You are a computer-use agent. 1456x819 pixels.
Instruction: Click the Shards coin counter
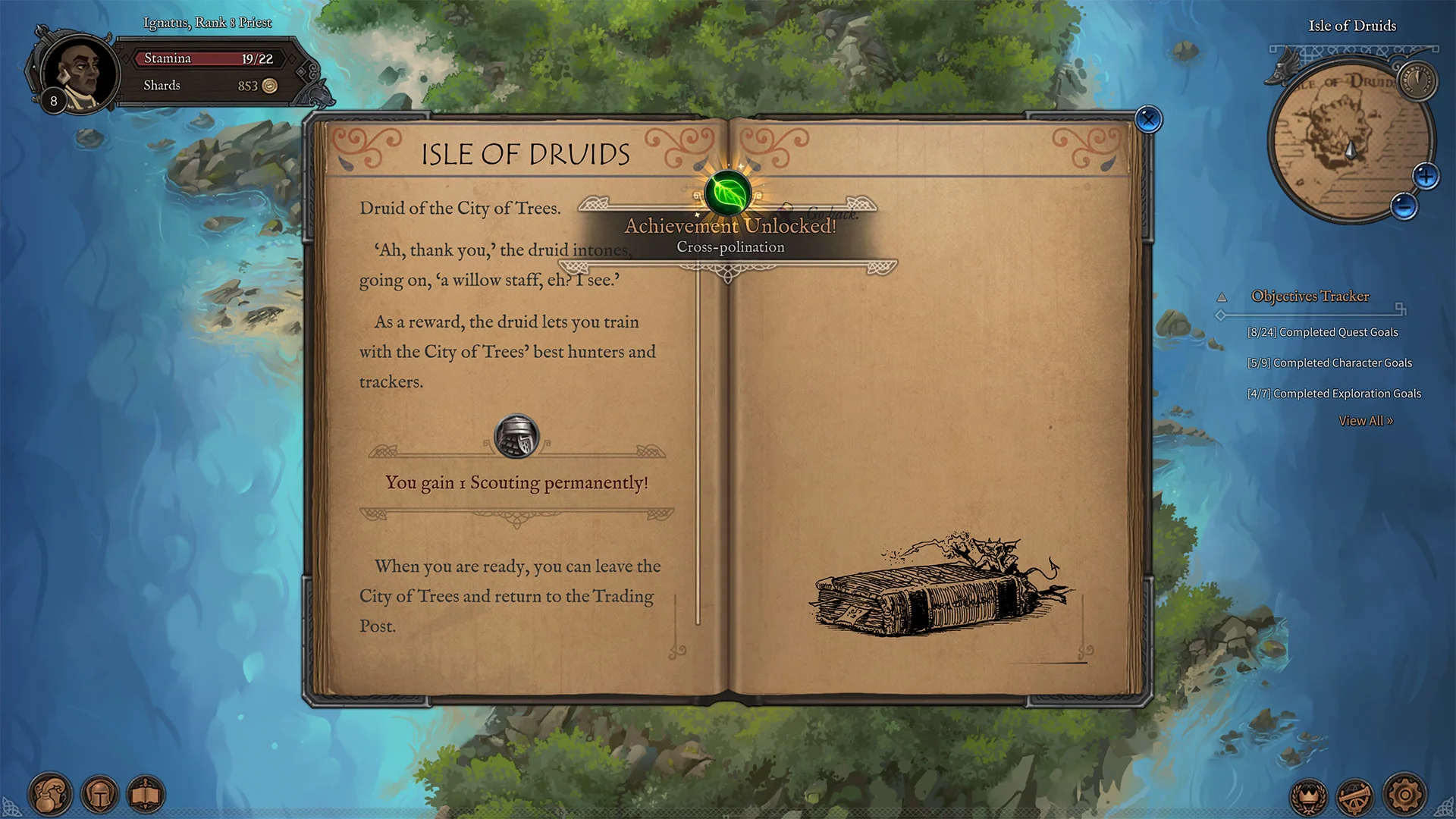209,86
